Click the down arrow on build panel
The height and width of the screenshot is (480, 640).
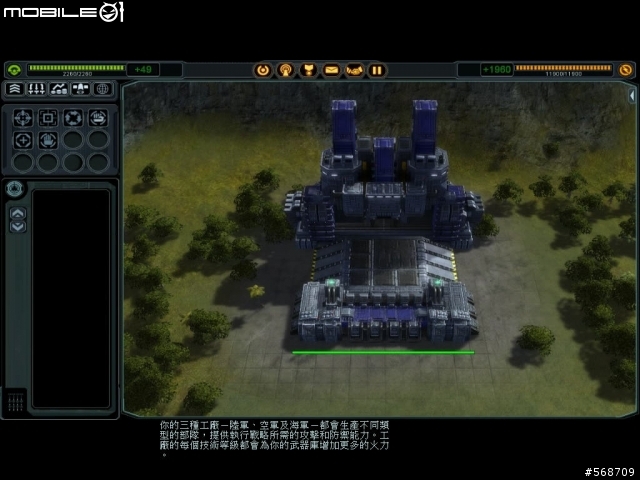click(17, 226)
